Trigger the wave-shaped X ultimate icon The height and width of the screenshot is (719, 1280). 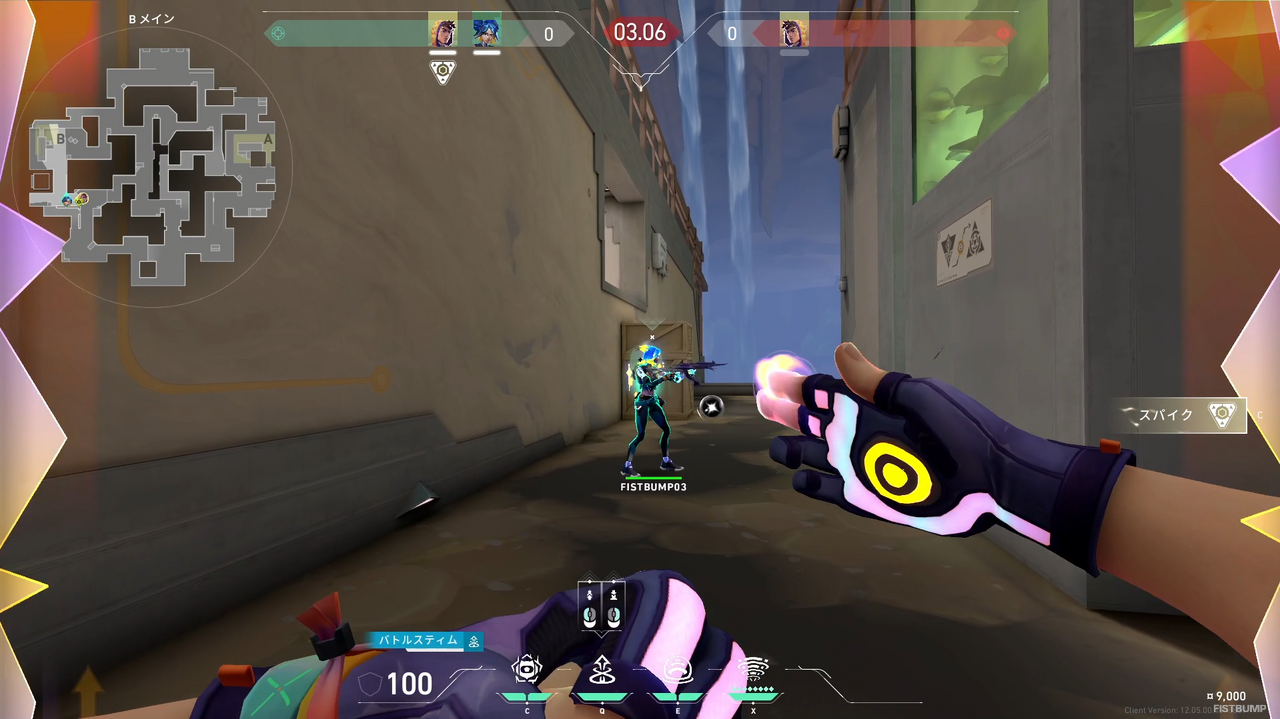click(753, 669)
